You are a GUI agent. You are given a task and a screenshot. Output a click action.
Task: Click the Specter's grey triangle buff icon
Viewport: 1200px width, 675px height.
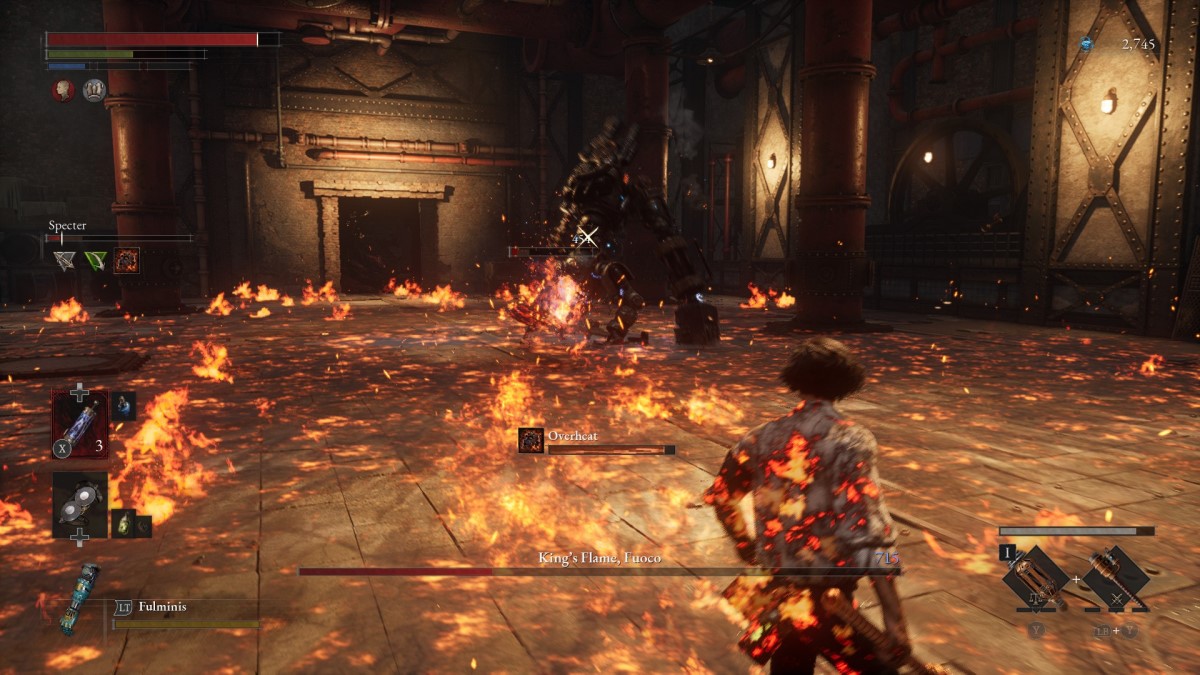tap(65, 261)
